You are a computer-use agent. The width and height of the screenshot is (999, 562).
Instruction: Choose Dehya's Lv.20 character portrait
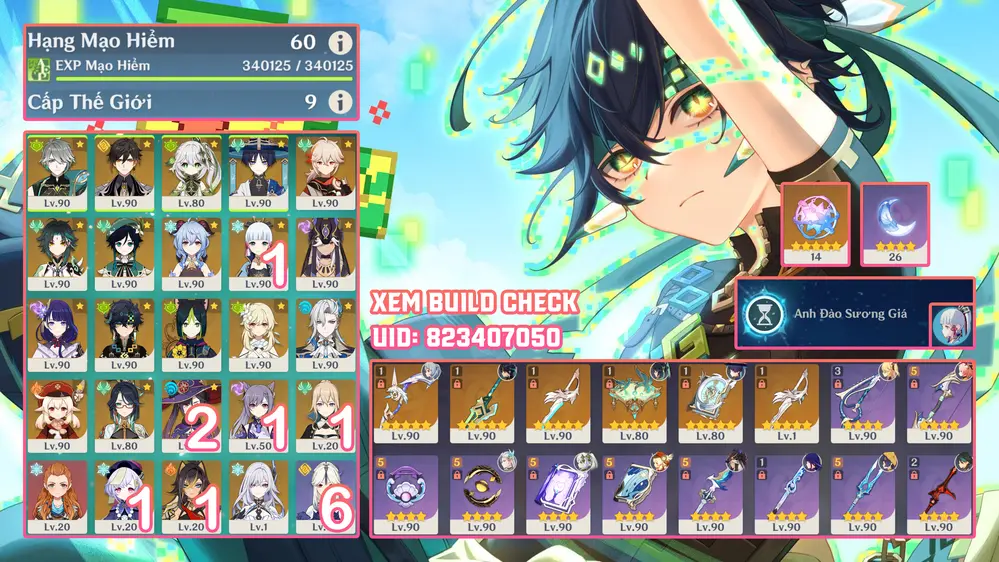191,490
